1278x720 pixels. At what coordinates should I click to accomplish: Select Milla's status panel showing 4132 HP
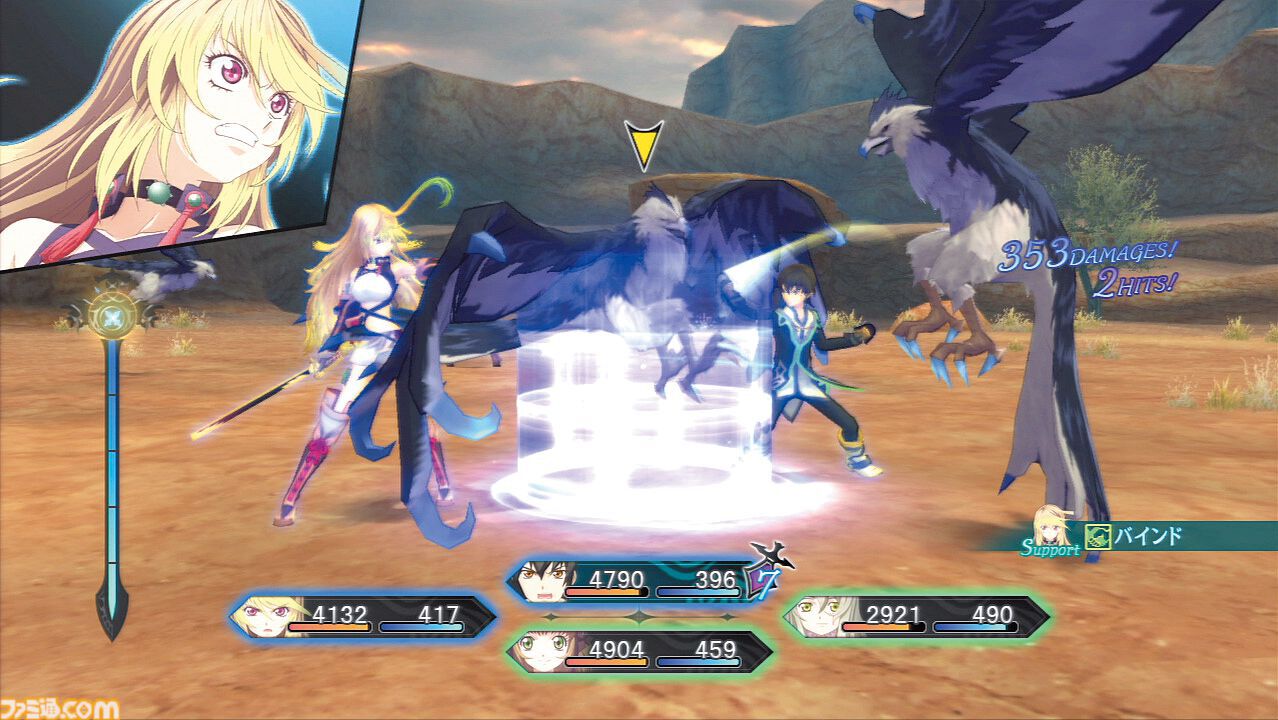[x=362, y=617]
